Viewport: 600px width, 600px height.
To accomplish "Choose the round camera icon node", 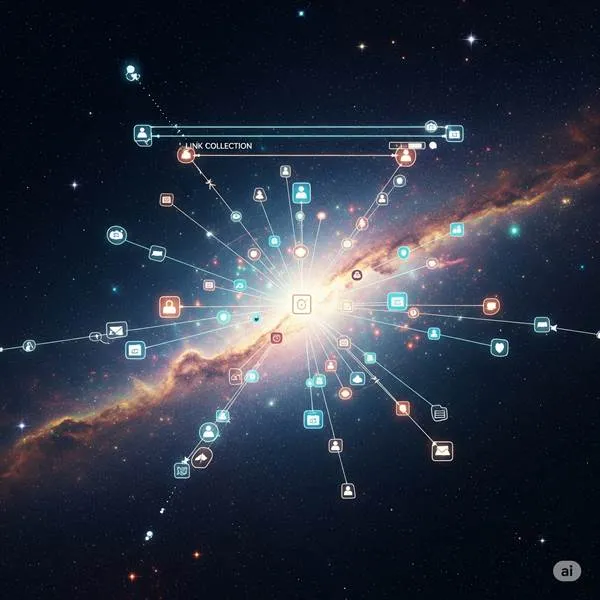I will [117, 235].
